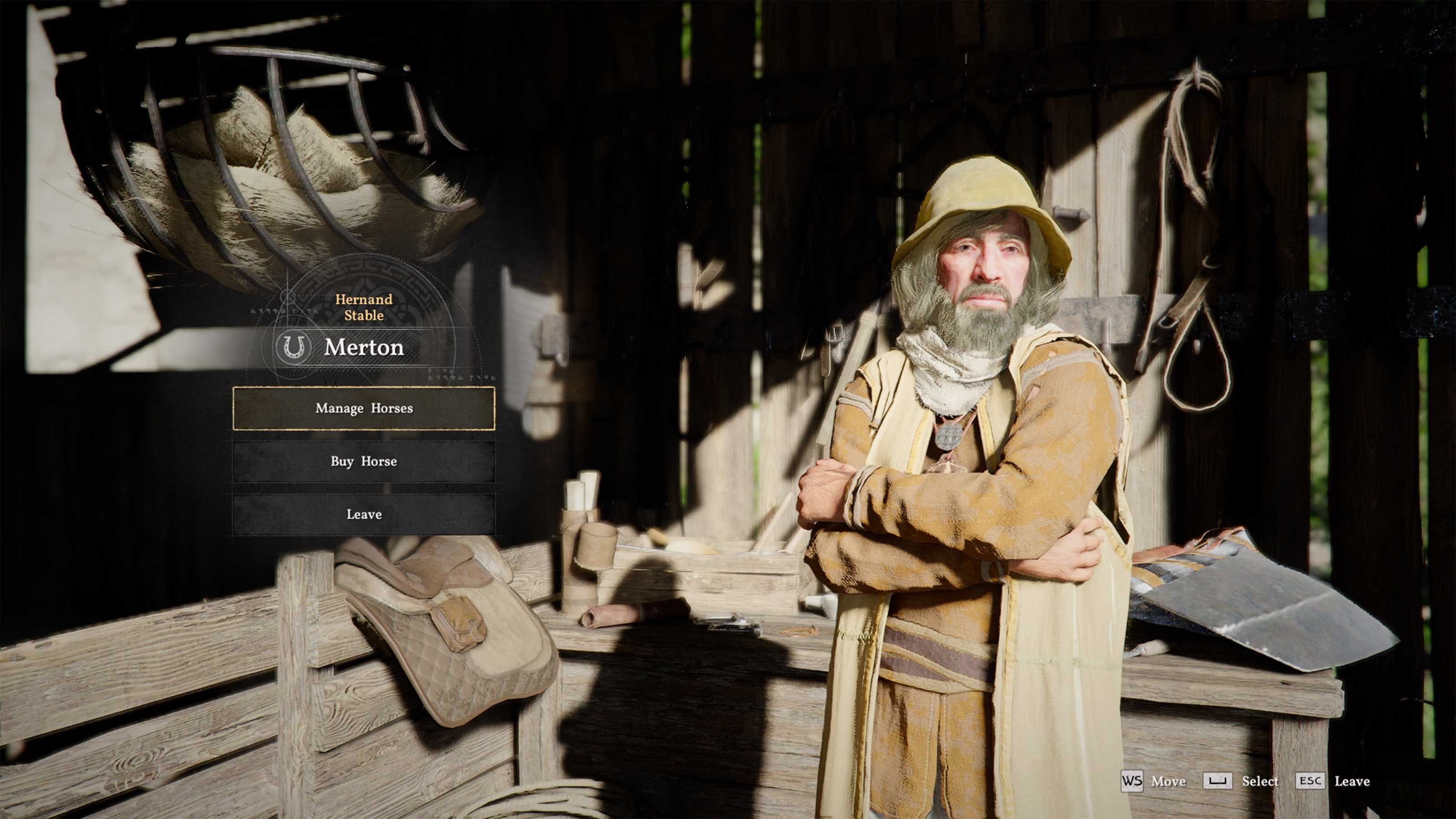Choose Buy Horse from the stable menu
The height and width of the screenshot is (819, 1456).
(364, 461)
